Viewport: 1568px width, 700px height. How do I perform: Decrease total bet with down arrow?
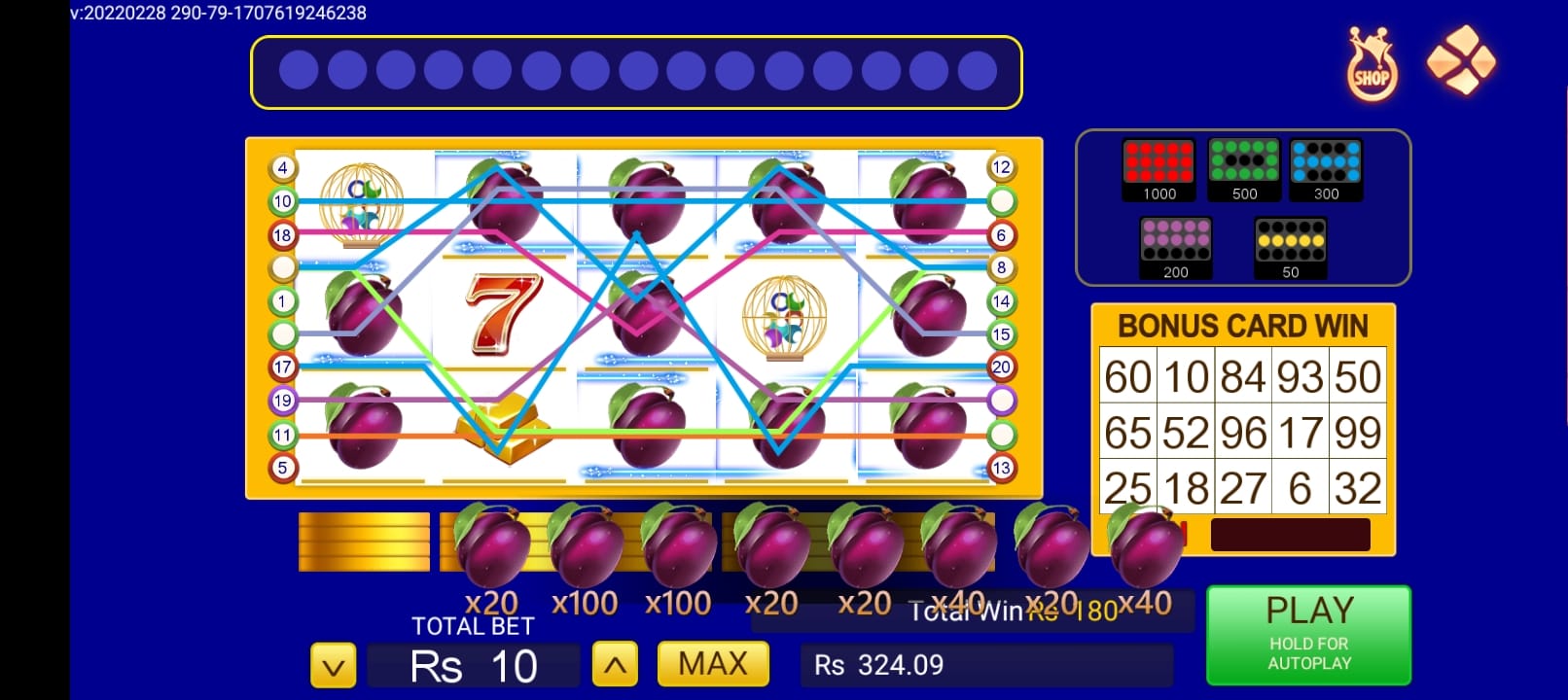click(x=333, y=666)
